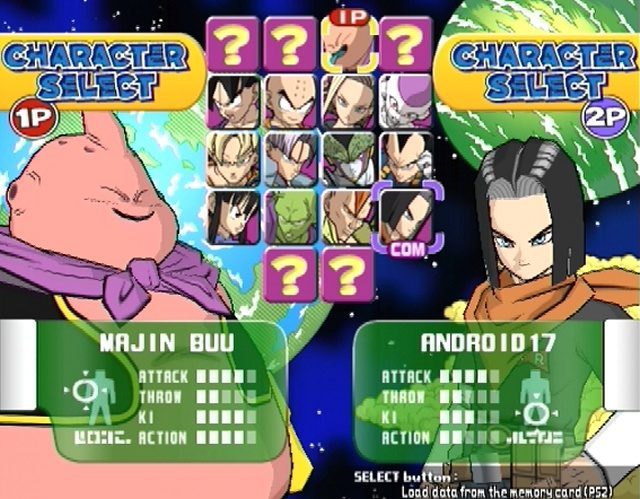Select Vegeta's portrait tile

point(406,159)
